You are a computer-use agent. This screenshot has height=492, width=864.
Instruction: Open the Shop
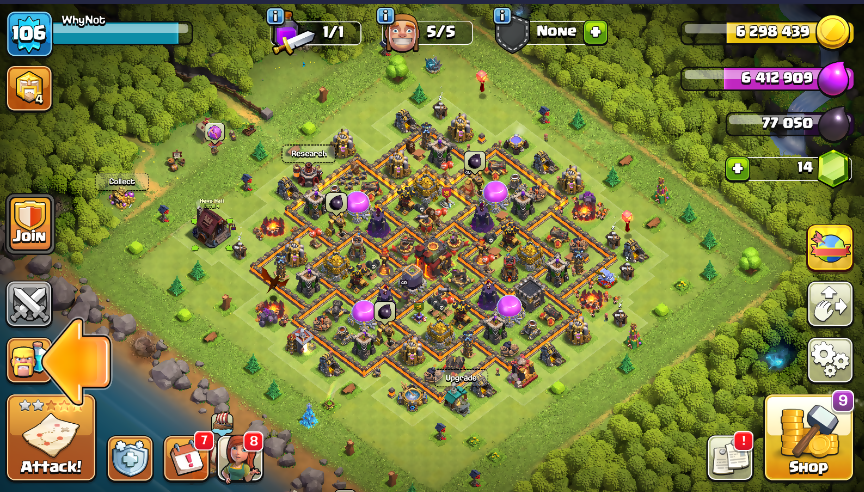pyautogui.click(x=808, y=438)
